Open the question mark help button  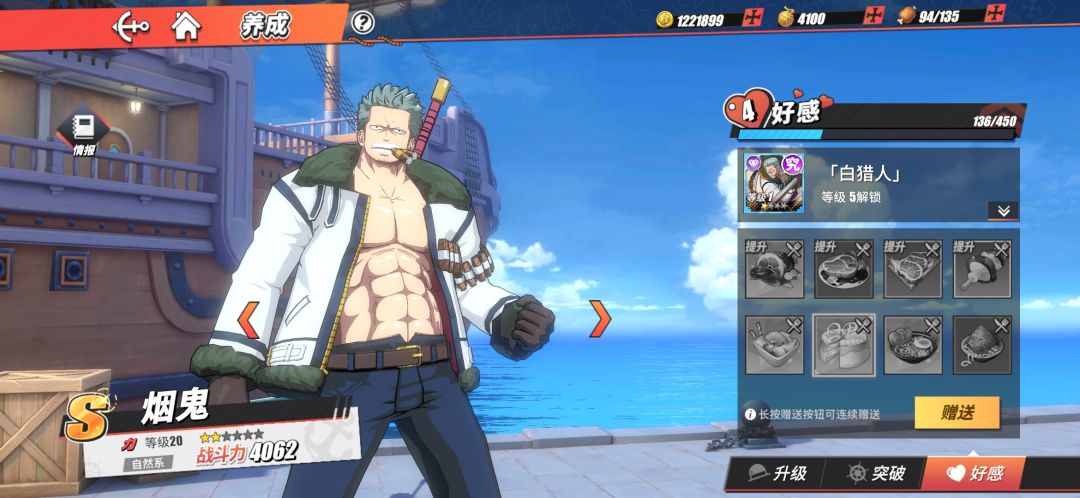pyautogui.click(x=363, y=22)
